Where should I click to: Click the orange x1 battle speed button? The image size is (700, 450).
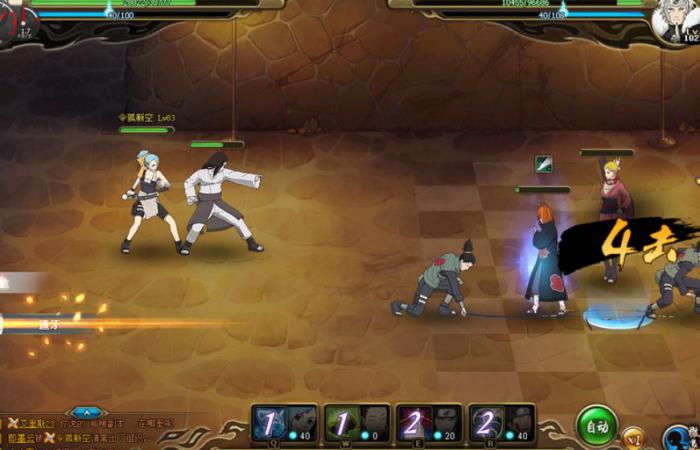634,437
